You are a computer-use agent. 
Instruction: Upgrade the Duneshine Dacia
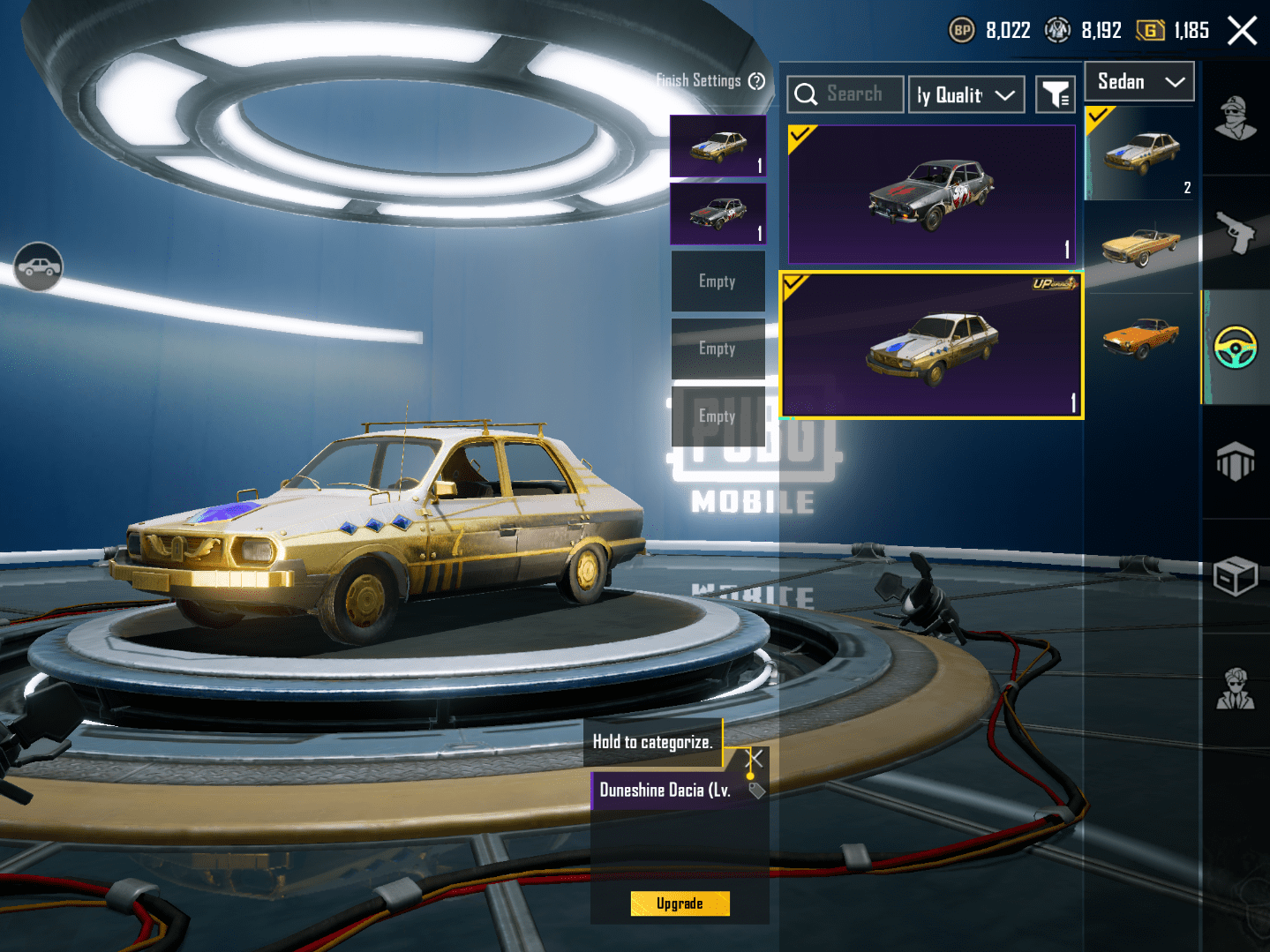click(x=680, y=903)
